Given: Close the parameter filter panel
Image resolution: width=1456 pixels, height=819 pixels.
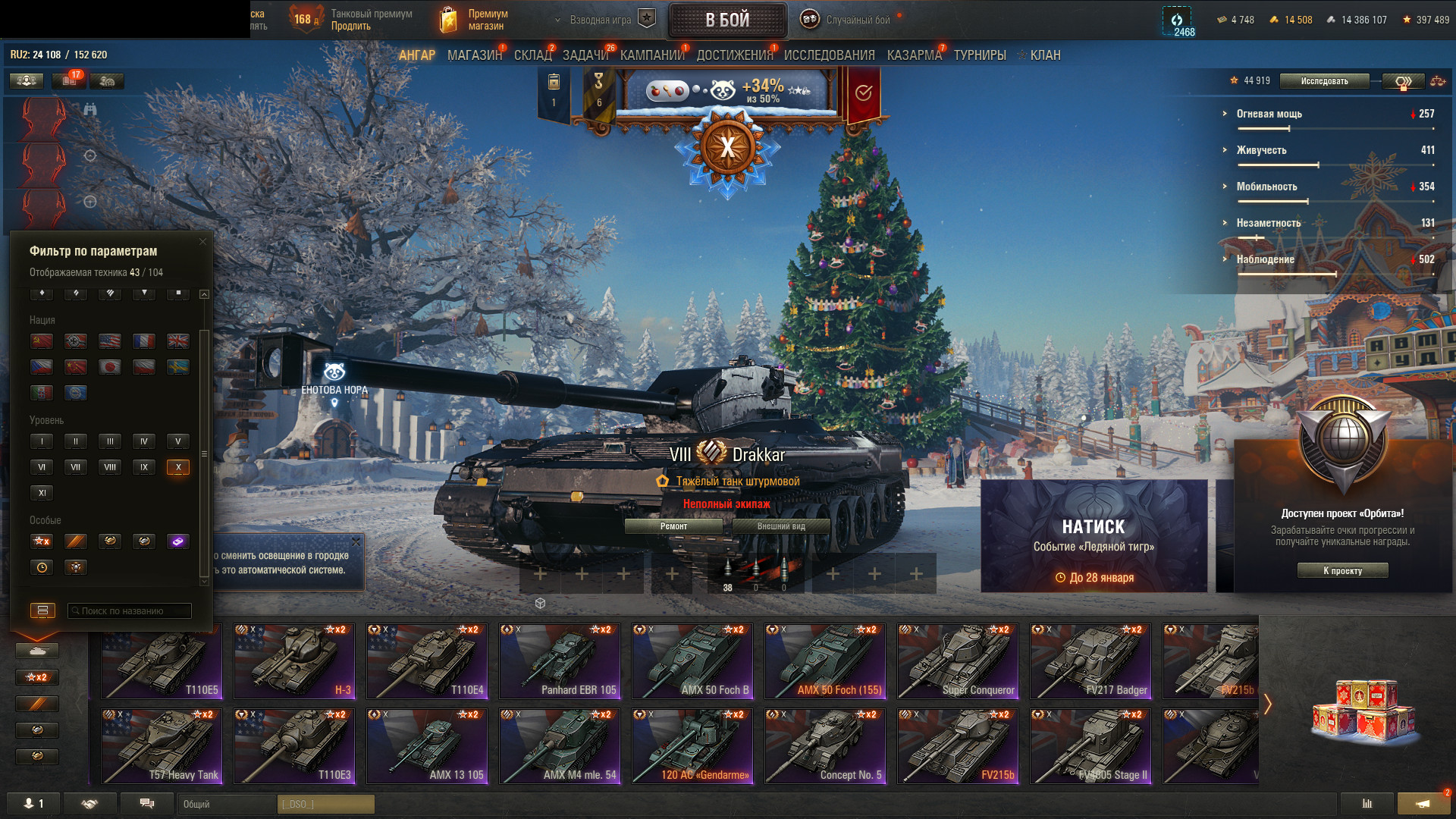Looking at the screenshot, I should [x=202, y=242].
